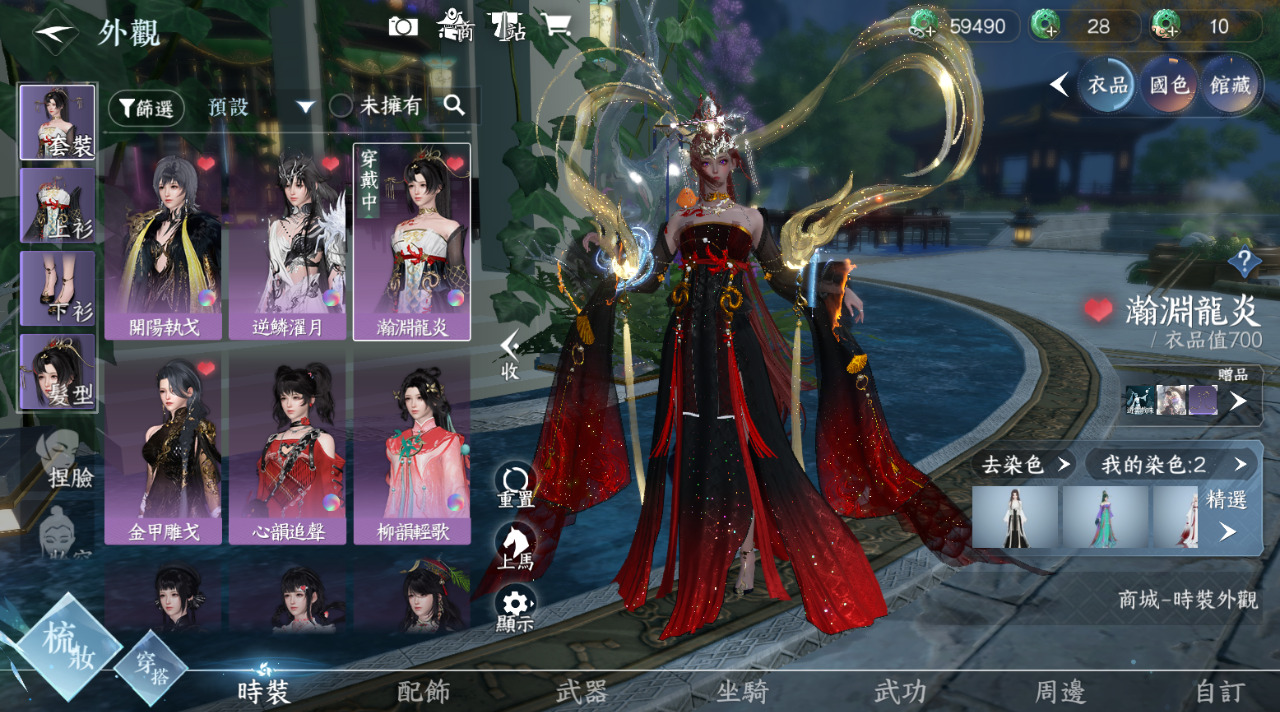Toggle the 未擁有 checkbox

coord(341,106)
